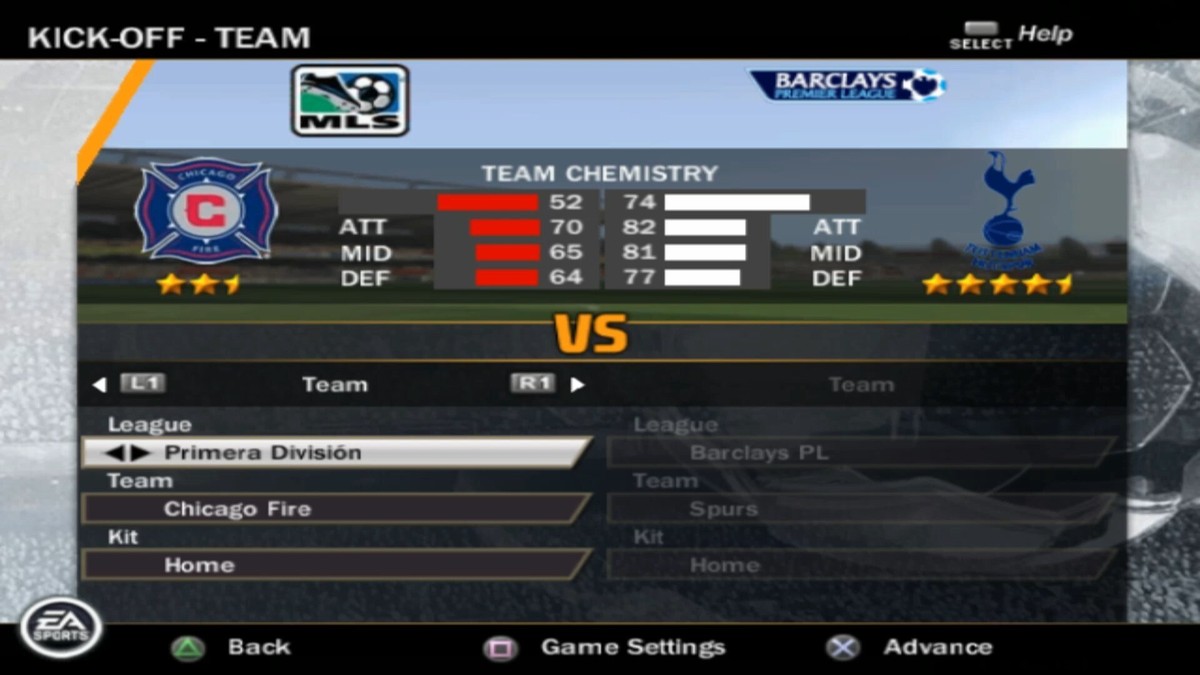Go Back to the previous screen
Image resolution: width=1200 pixels, height=675 pixels.
coord(235,647)
